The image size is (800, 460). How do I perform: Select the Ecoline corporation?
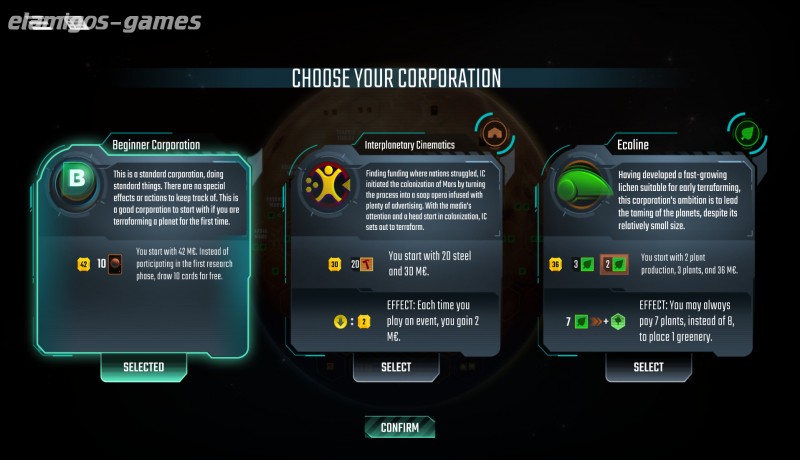point(648,367)
